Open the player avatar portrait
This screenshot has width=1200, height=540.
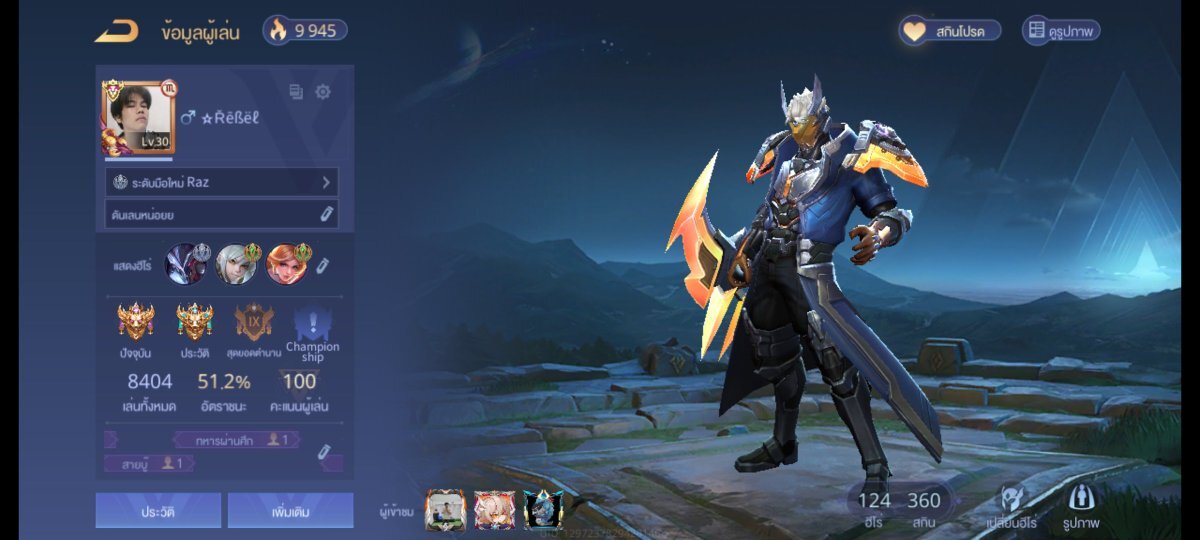138,117
